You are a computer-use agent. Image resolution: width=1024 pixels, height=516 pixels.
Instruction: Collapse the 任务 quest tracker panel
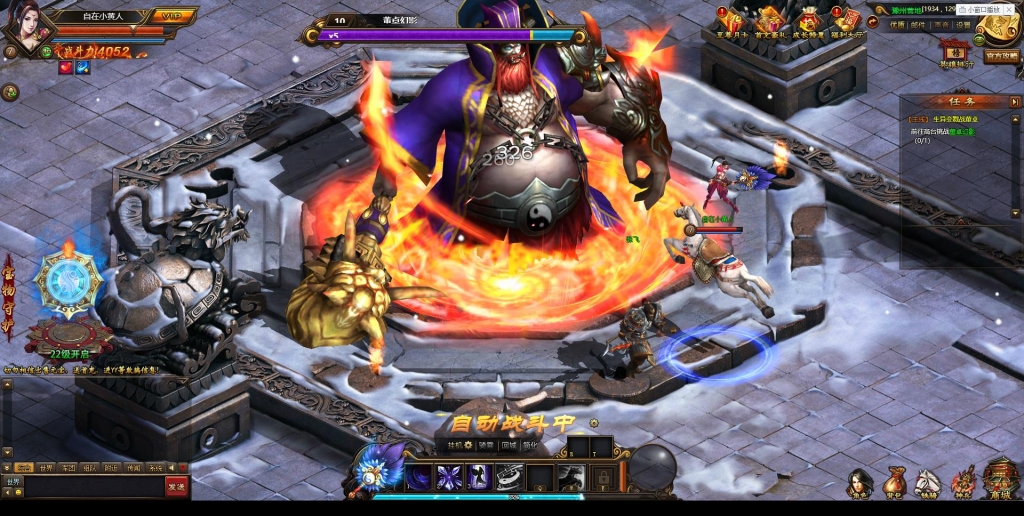tap(1012, 101)
